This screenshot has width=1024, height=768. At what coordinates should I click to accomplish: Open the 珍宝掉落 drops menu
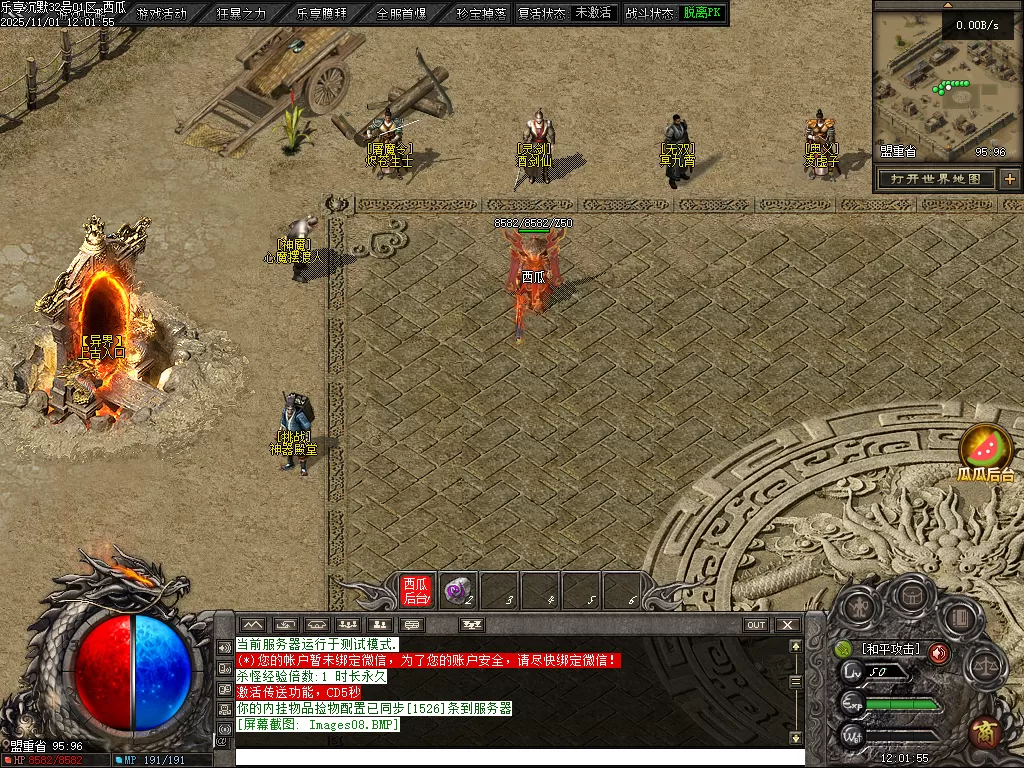pyautogui.click(x=481, y=14)
